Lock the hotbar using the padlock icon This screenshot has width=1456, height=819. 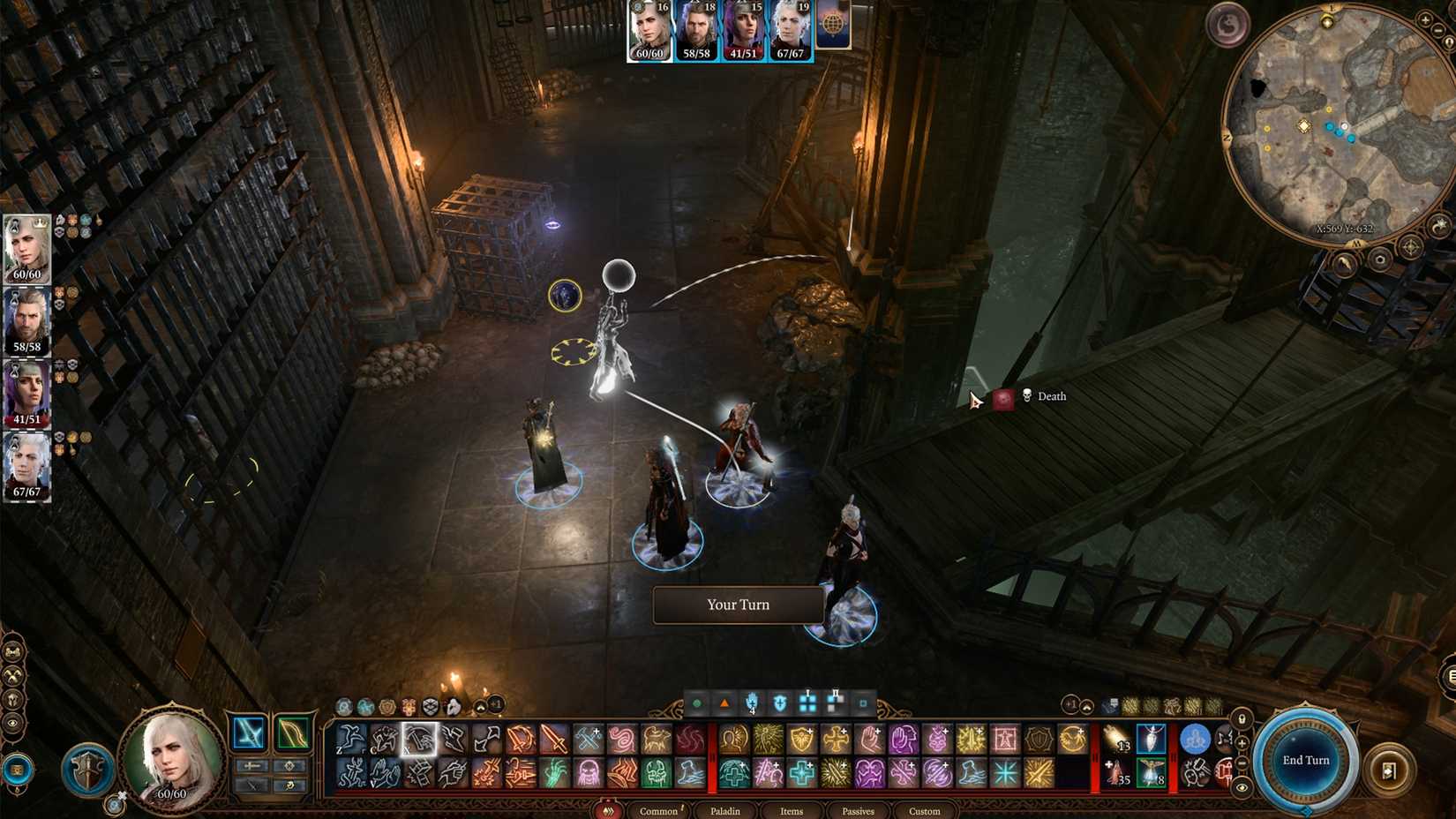(x=1242, y=719)
